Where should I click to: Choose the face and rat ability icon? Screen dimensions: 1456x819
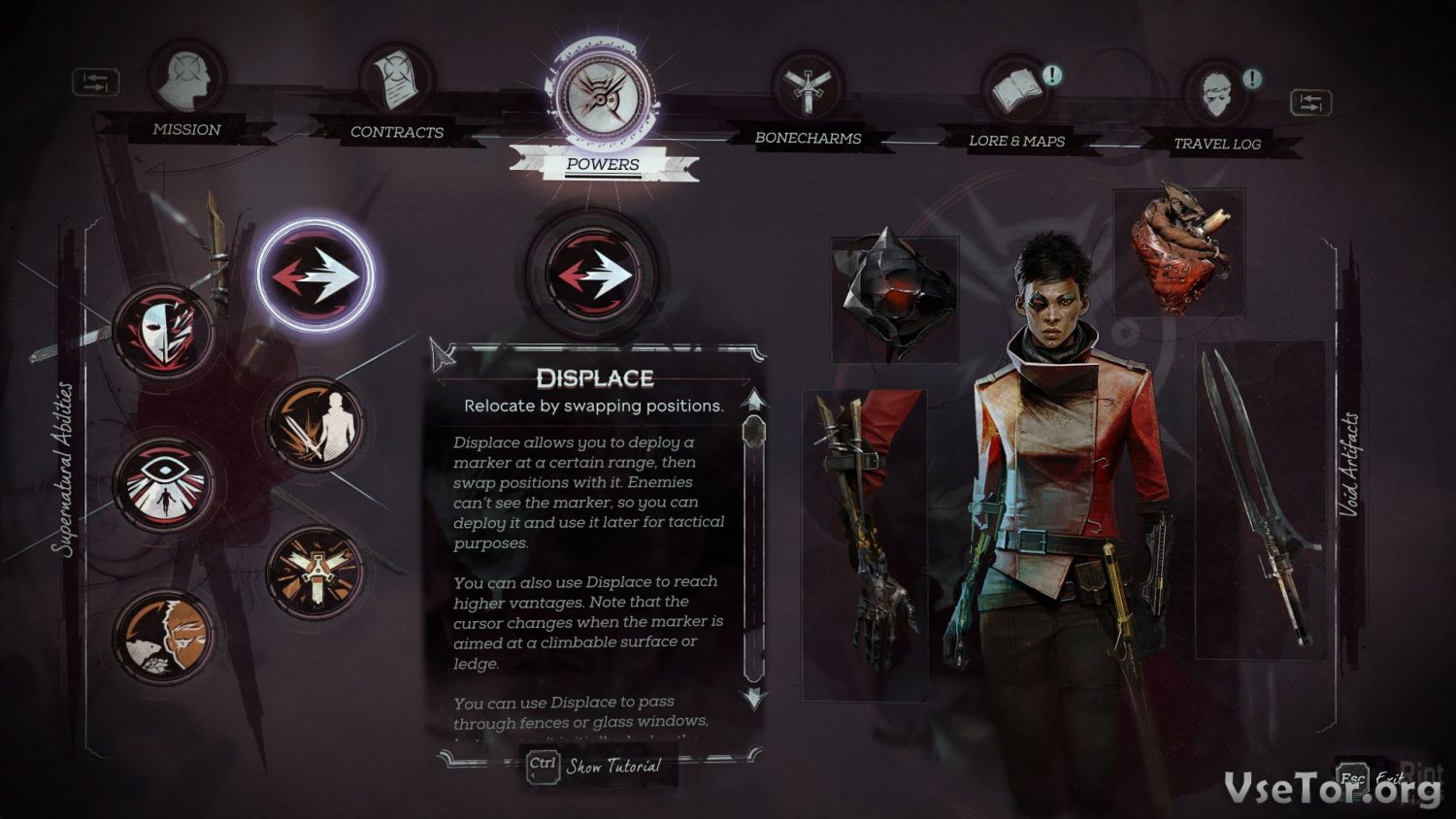pyautogui.click(x=163, y=636)
